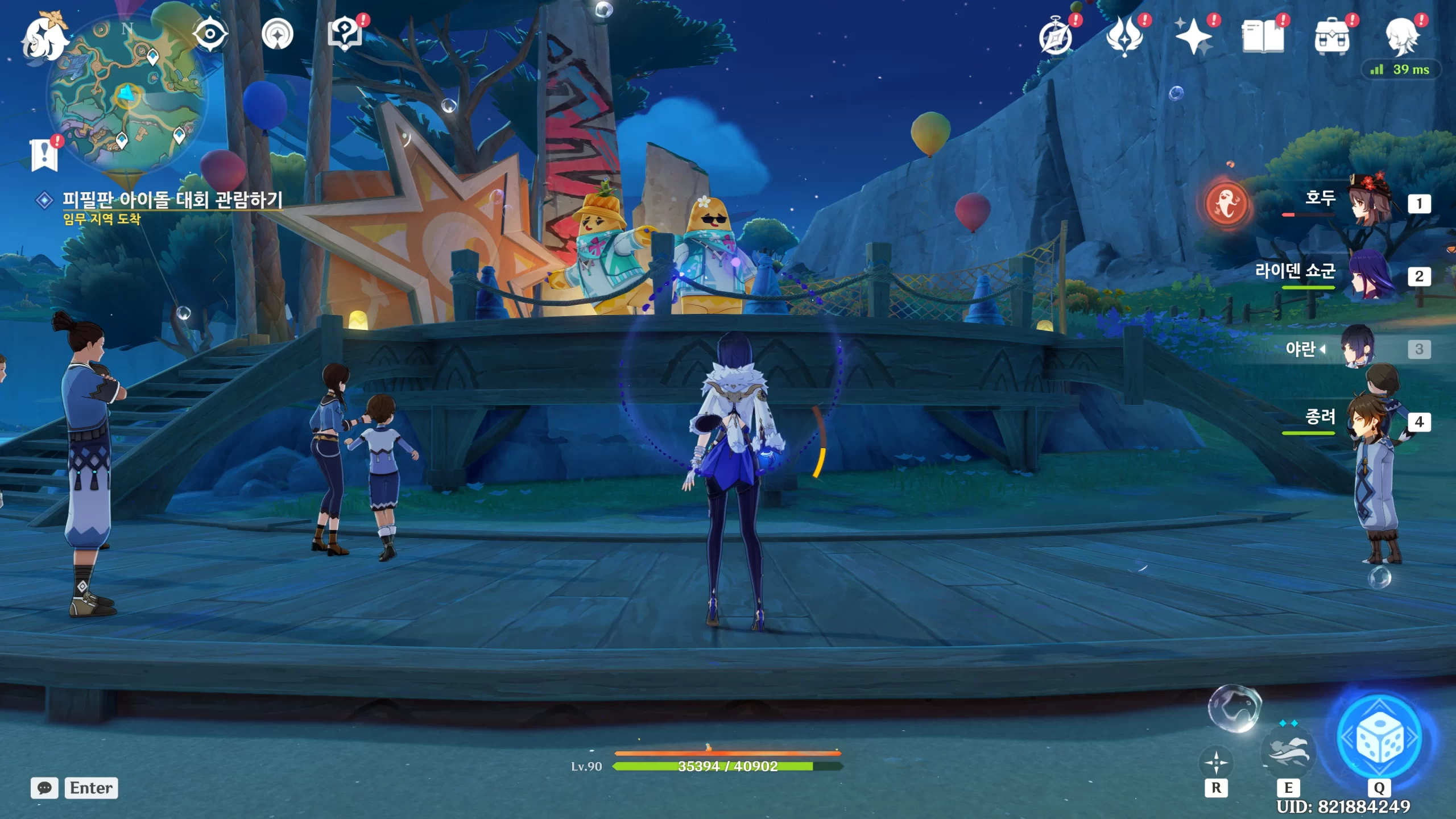Viewport: 1456px width, 819px height.
Task: Open the quest bookmark with exclamation mark
Action: pyautogui.click(x=44, y=154)
